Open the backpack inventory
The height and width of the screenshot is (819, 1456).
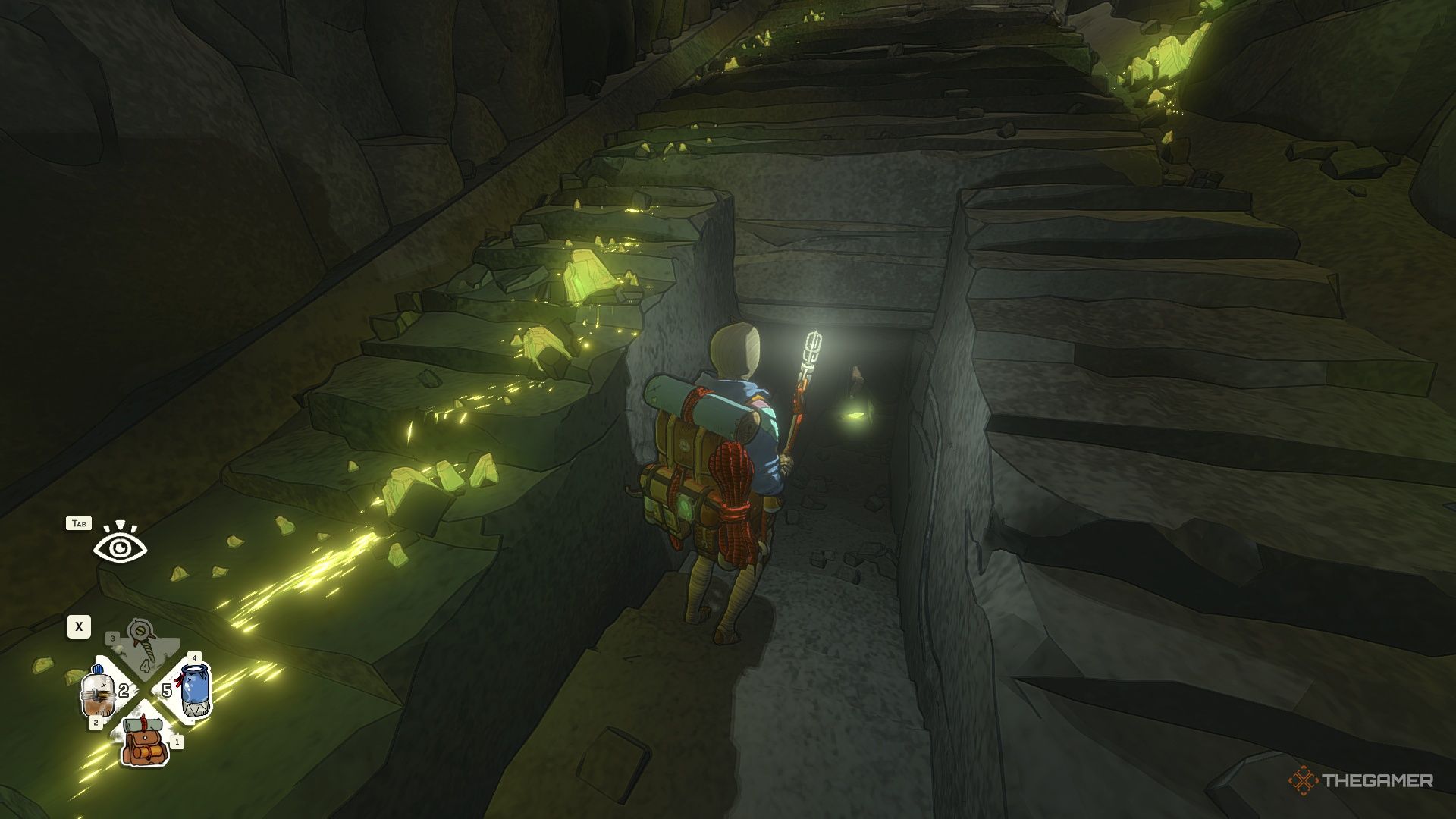click(x=146, y=741)
